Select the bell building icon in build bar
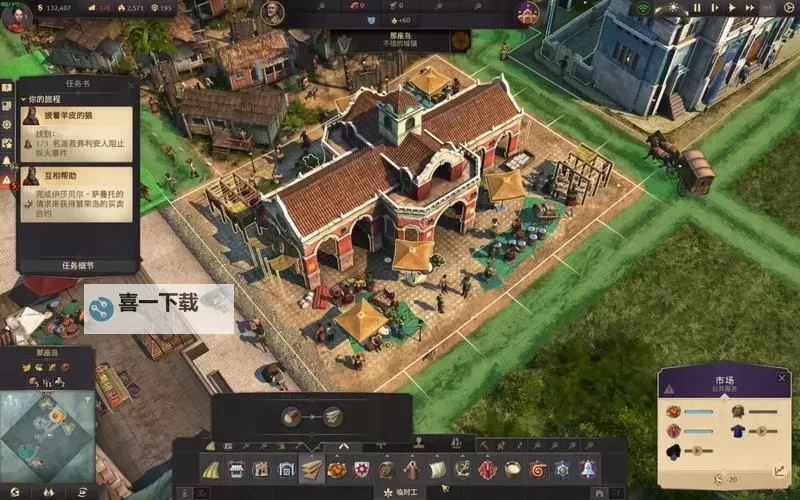Viewport: 800px width, 500px height. (x=587, y=469)
